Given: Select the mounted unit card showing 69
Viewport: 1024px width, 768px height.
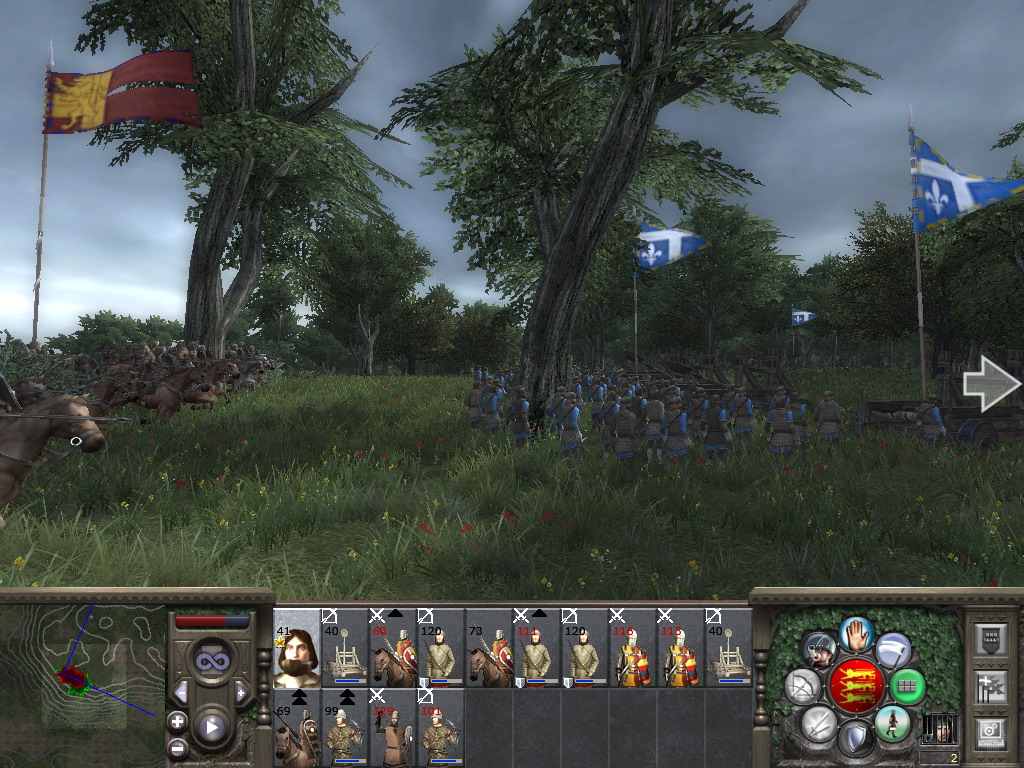Looking at the screenshot, I should point(296,728).
